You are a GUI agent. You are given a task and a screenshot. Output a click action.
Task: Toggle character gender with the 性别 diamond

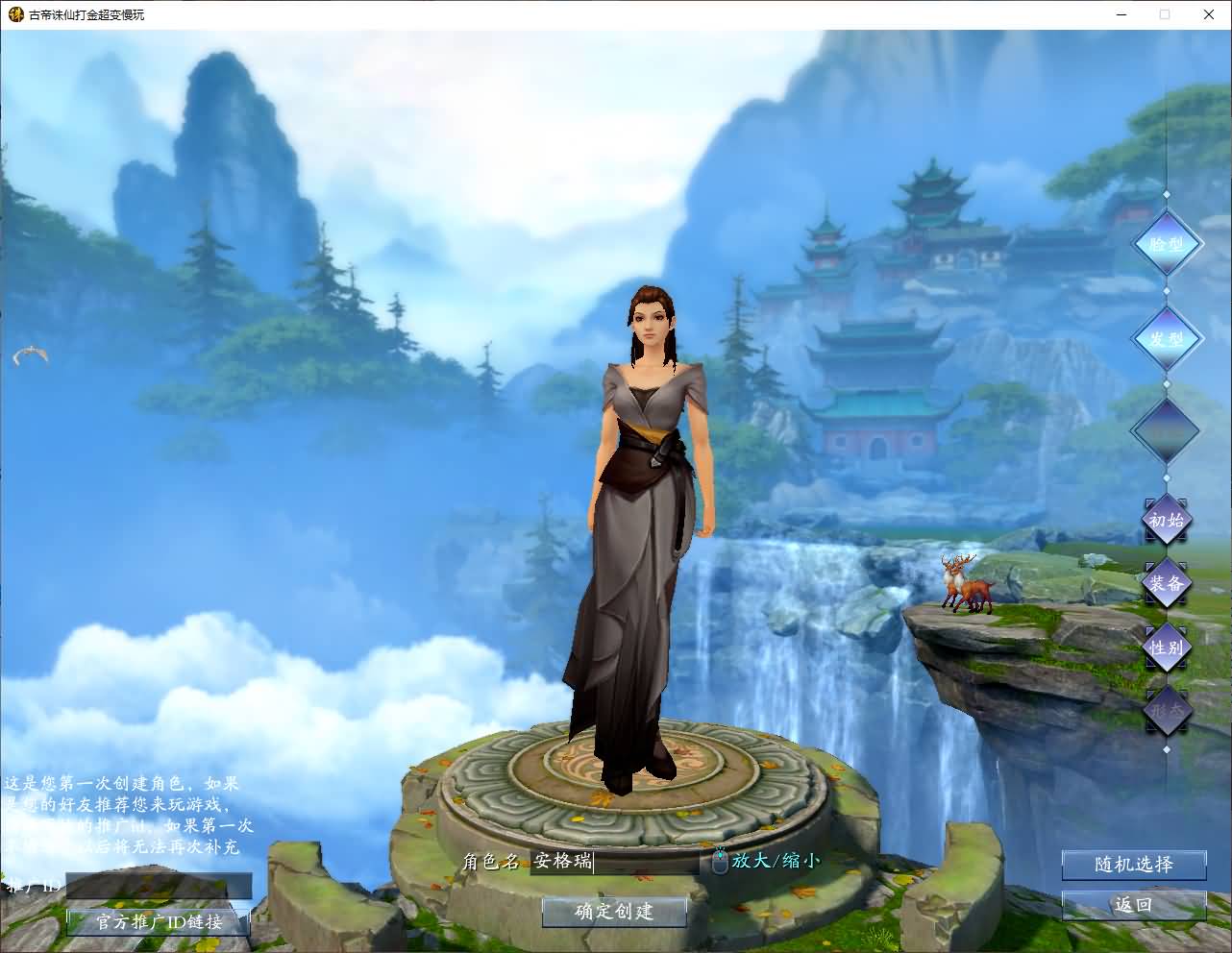1166,648
